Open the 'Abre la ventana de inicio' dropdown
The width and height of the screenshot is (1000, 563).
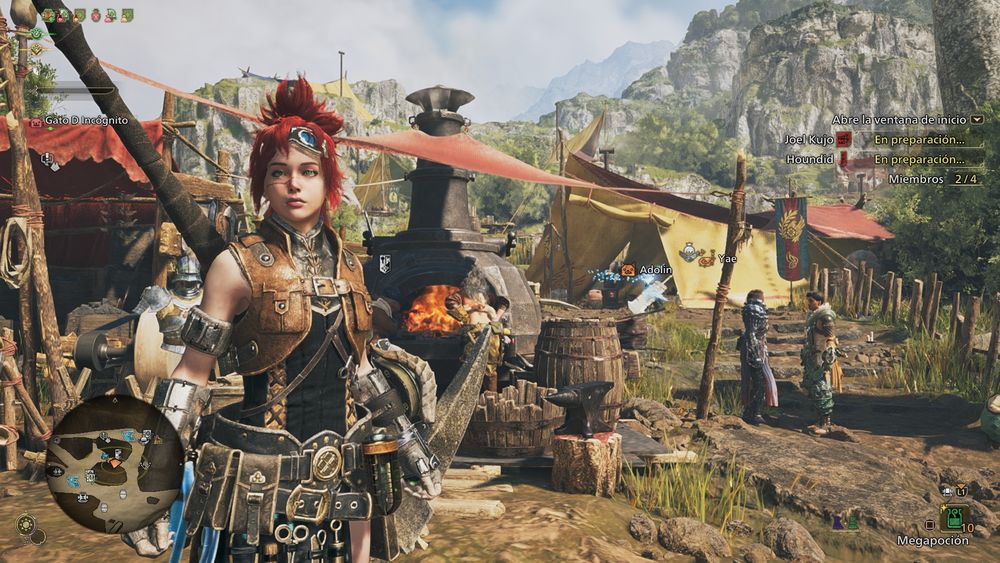(x=977, y=119)
